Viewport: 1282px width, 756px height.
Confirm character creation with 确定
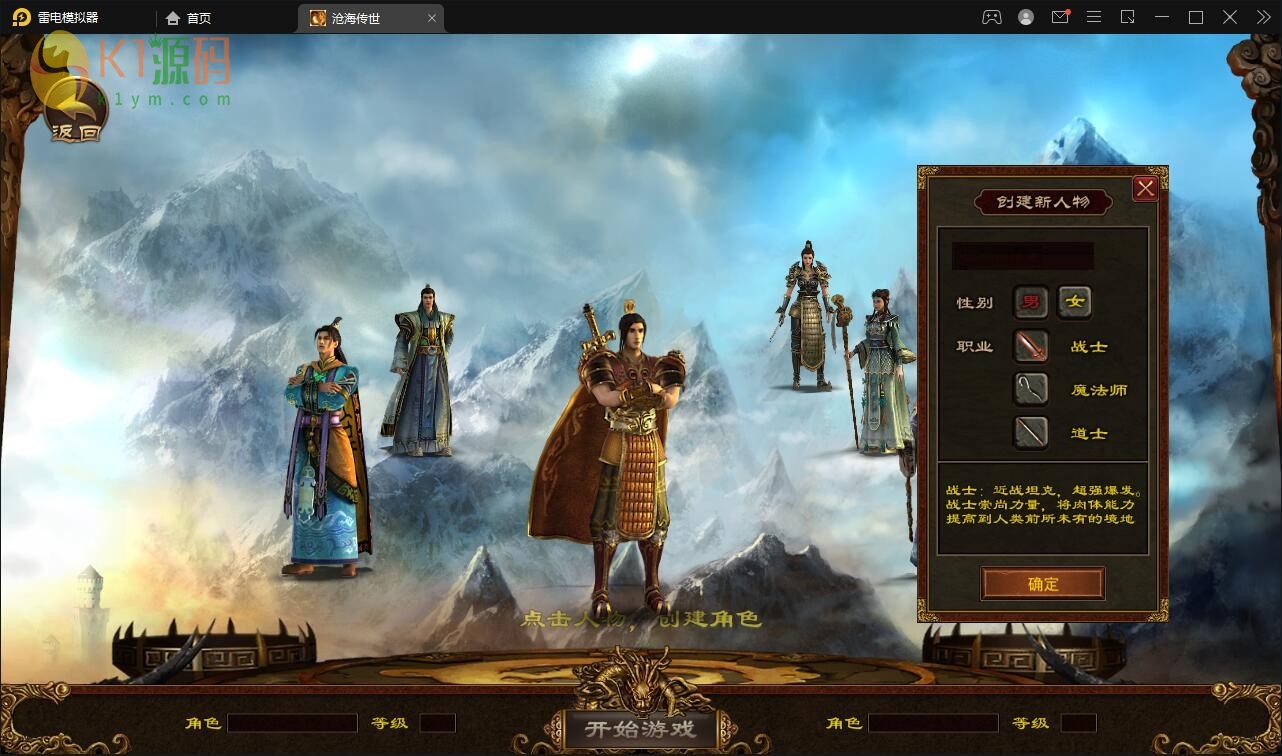point(1042,584)
